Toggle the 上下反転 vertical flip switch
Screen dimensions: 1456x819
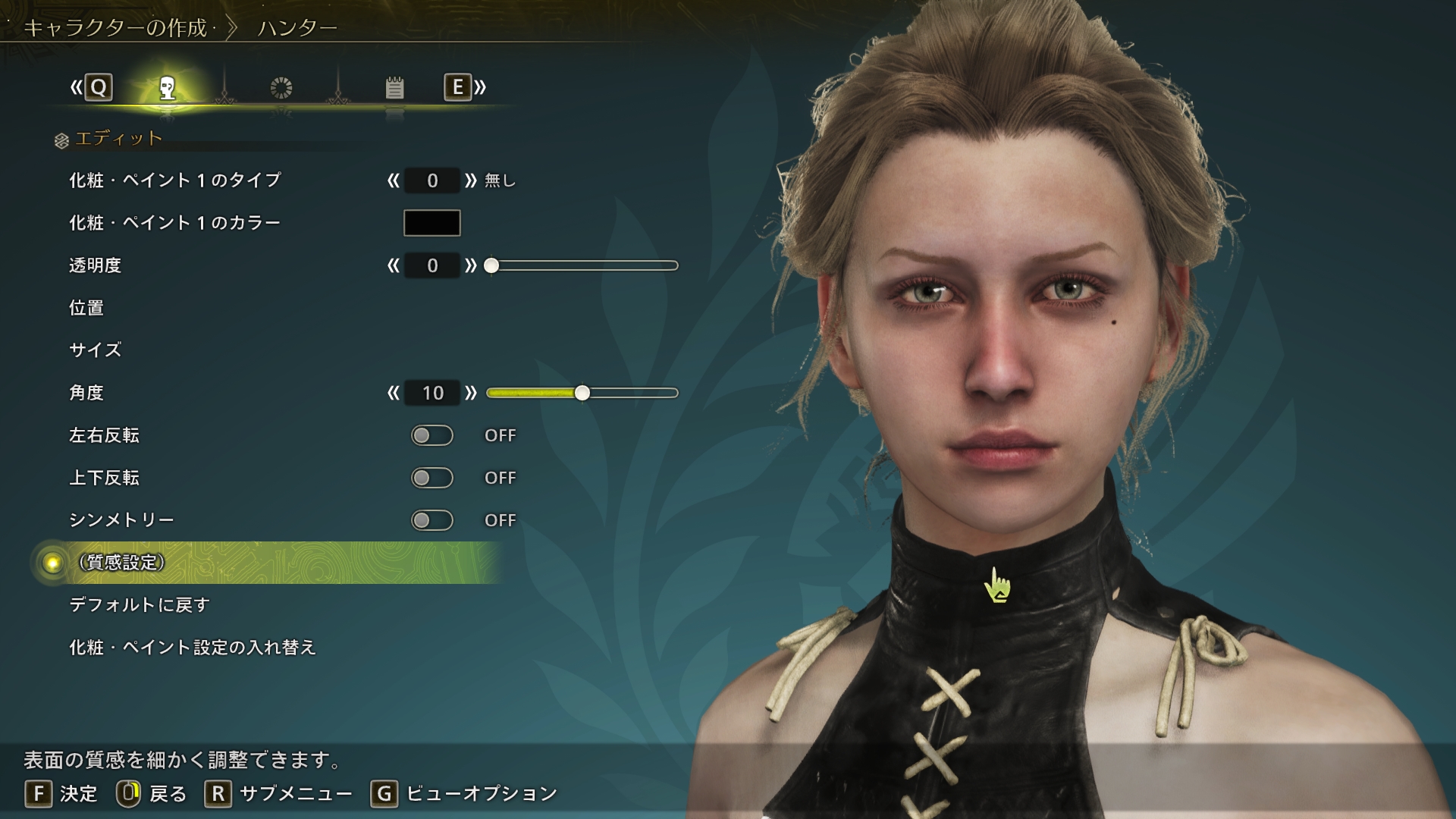(x=431, y=478)
